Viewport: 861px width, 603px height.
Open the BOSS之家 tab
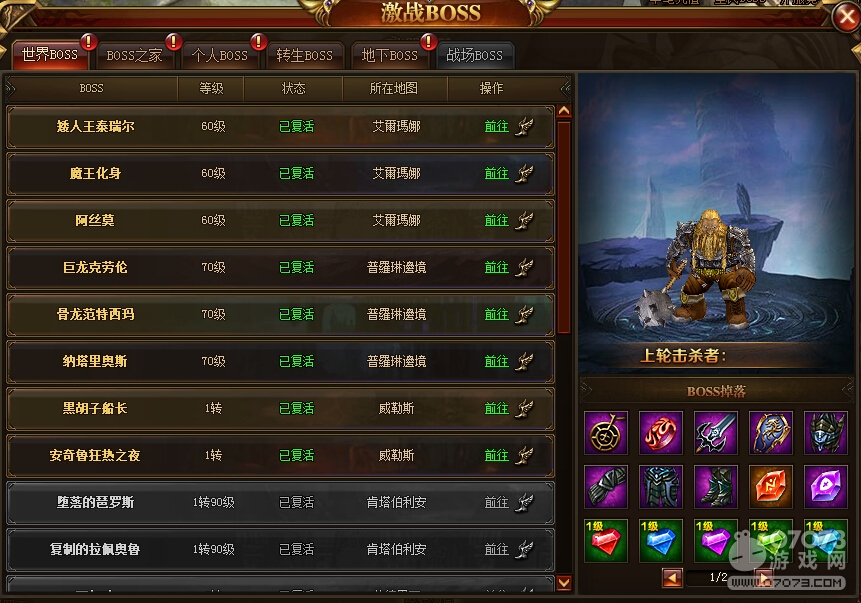(134, 56)
